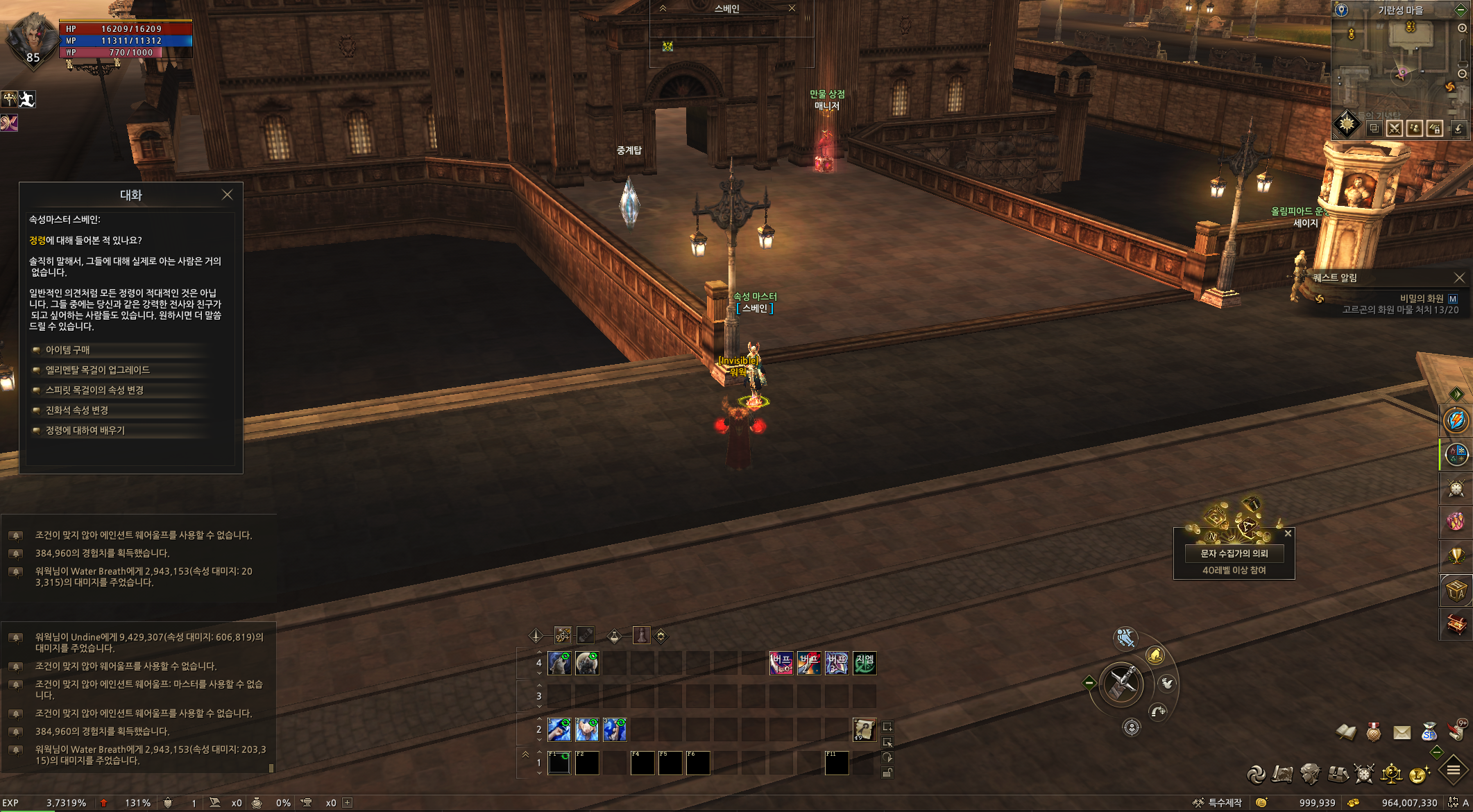Click the sword attack action button
The width and height of the screenshot is (1473, 812).
(x=1121, y=684)
